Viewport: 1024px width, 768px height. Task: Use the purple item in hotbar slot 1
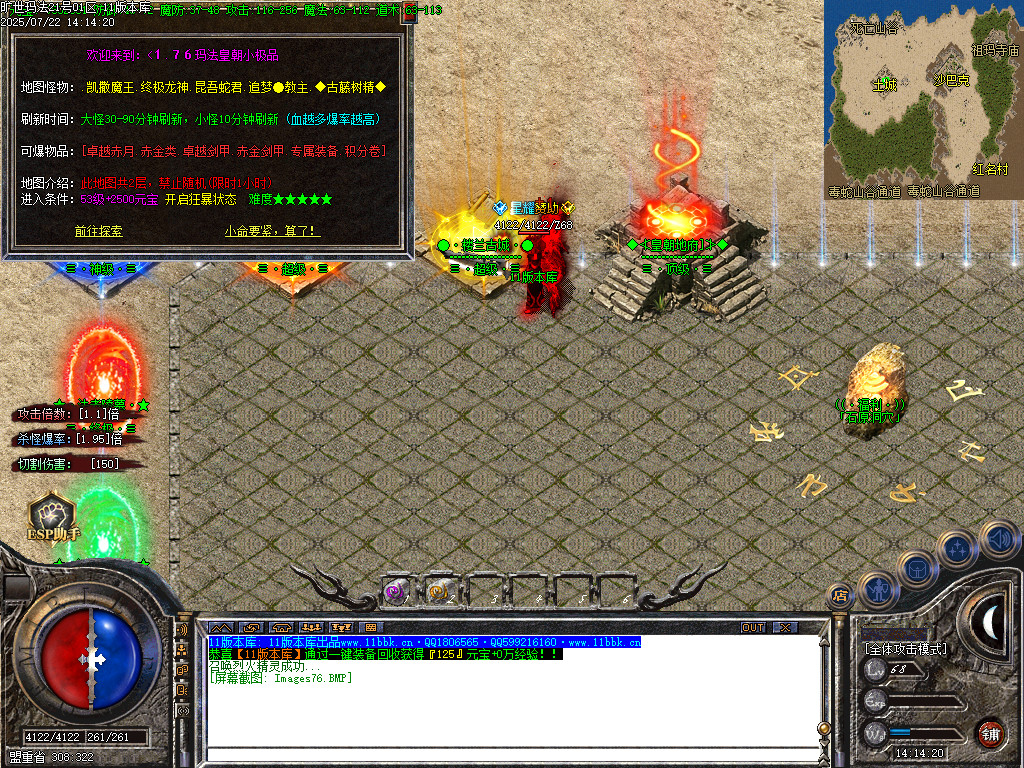(395, 592)
